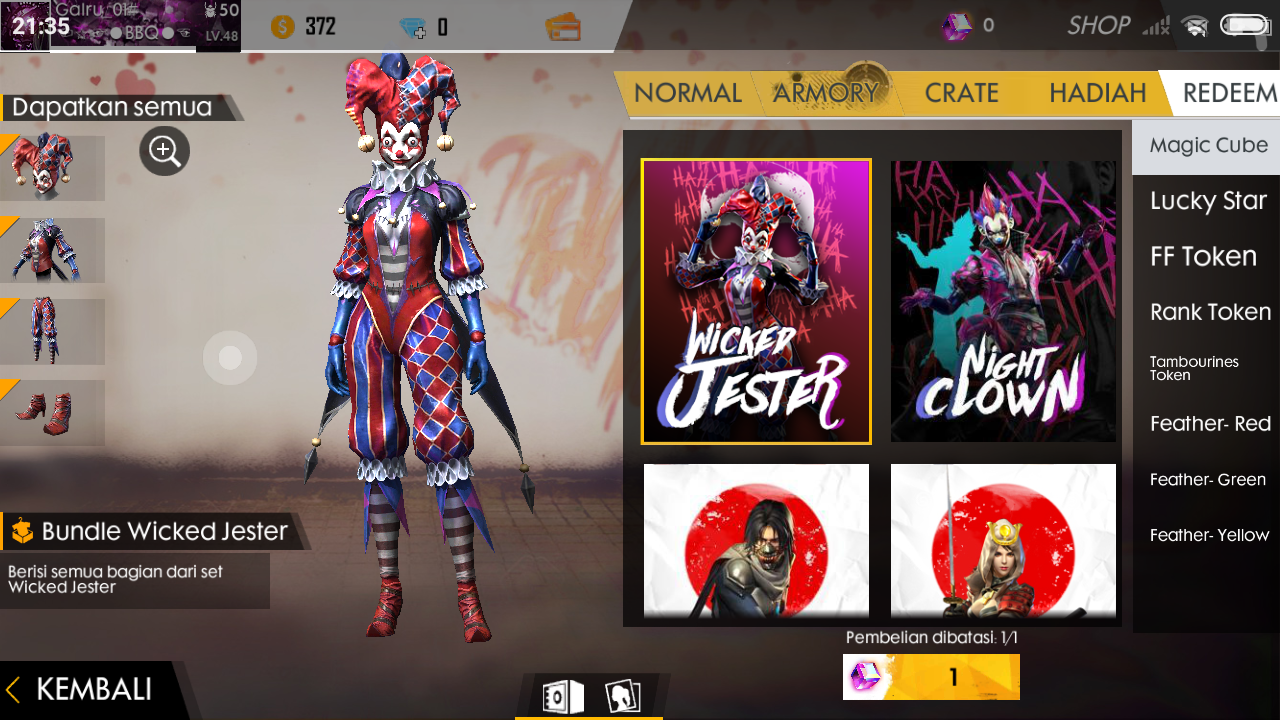
Task: Switch to the Lucky Star category
Action: pos(1207,201)
